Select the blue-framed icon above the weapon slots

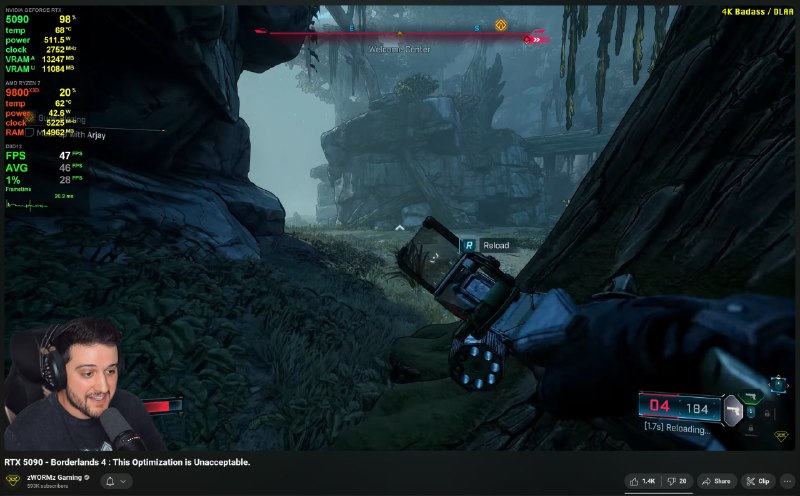tap(777, 382)
